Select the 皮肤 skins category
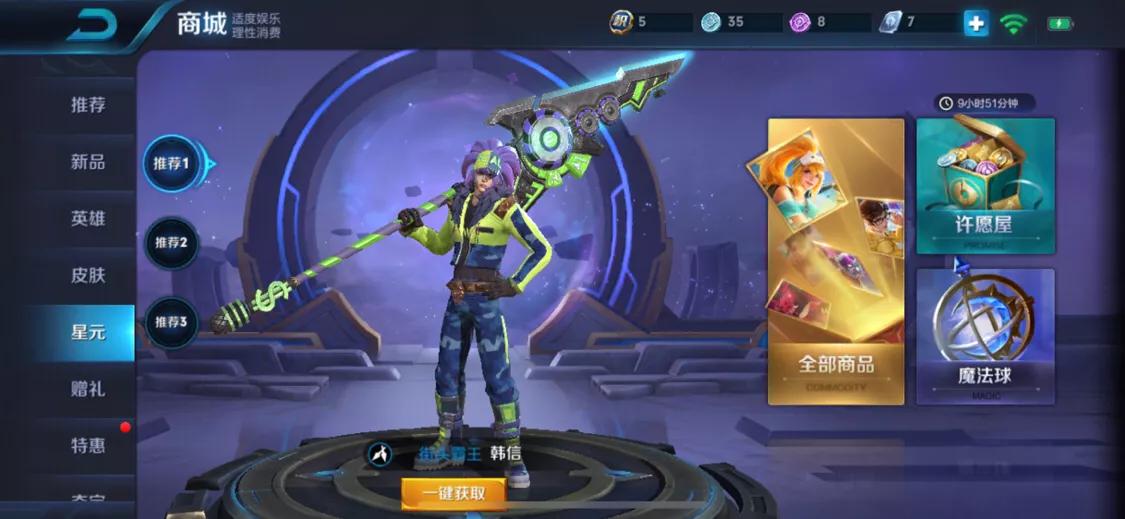Image resolution: width=1125 pixels, height=519 pixels. point(88,275)
